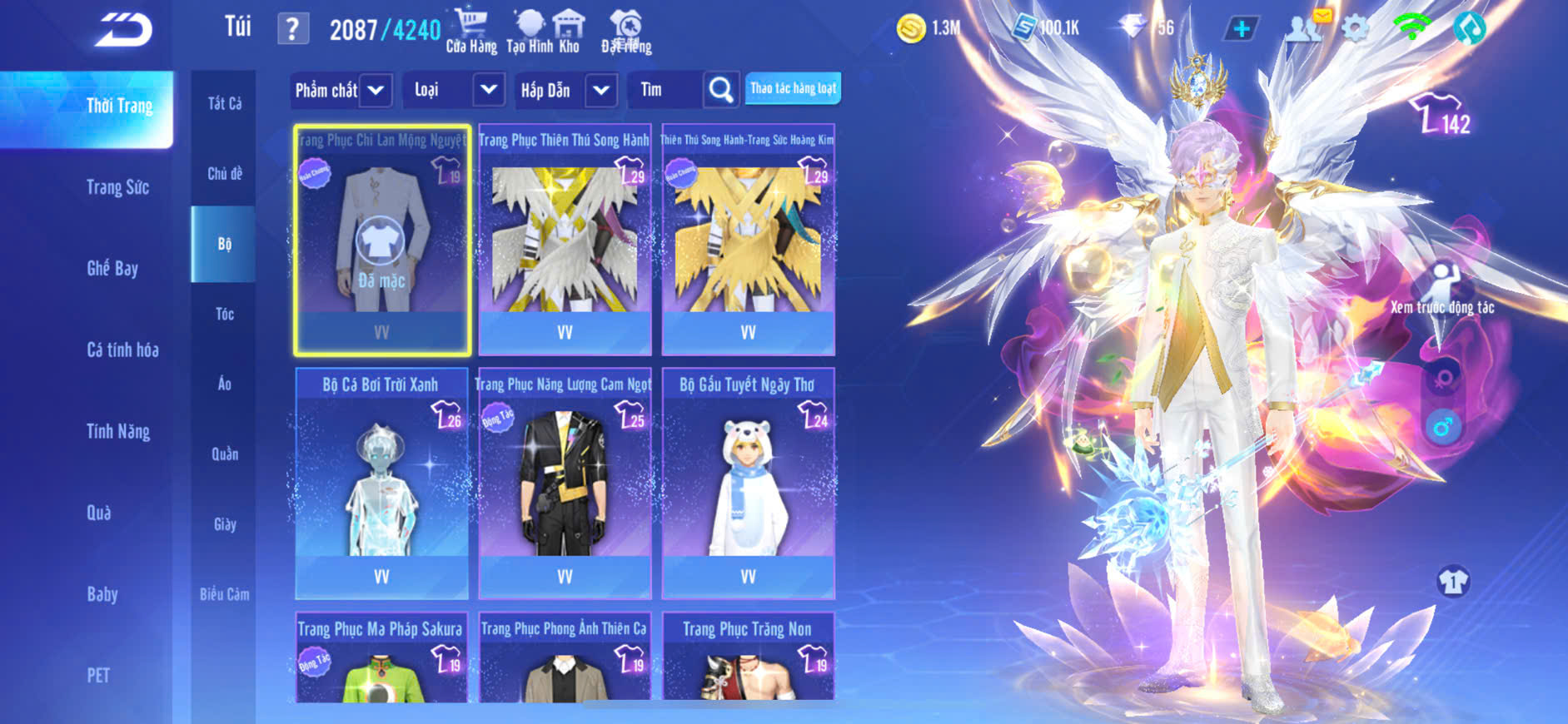Select the Bộ Cá Bơi Trời Xanh outfit
The width and height of the screenshot is (1568, 724).
point(381,483)
